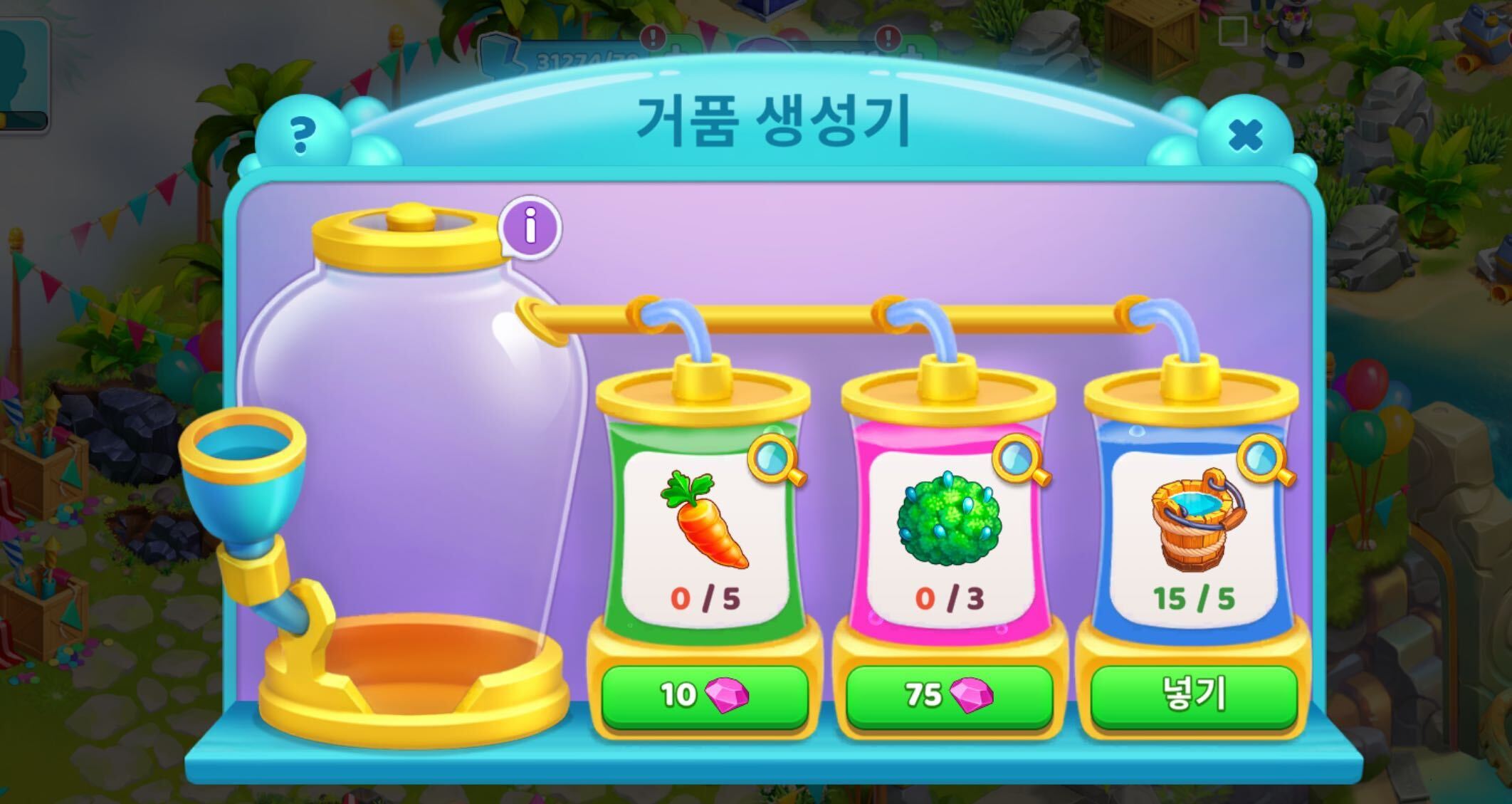Screen dimensions: 1512x804
Task: Buy carrots for 10 gems
Action: [x=704, y=694]
